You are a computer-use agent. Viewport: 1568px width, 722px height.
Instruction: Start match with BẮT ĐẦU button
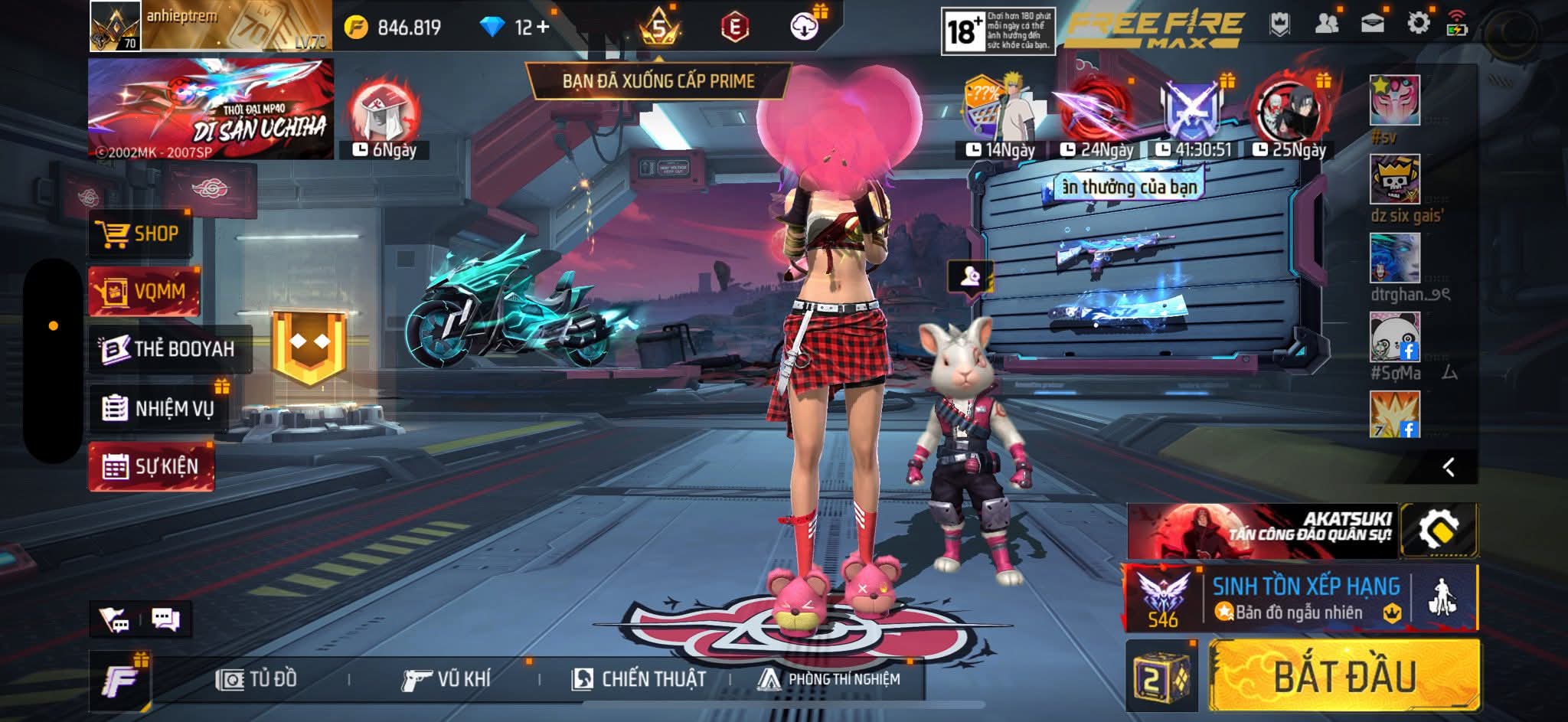pos(1344,677)
